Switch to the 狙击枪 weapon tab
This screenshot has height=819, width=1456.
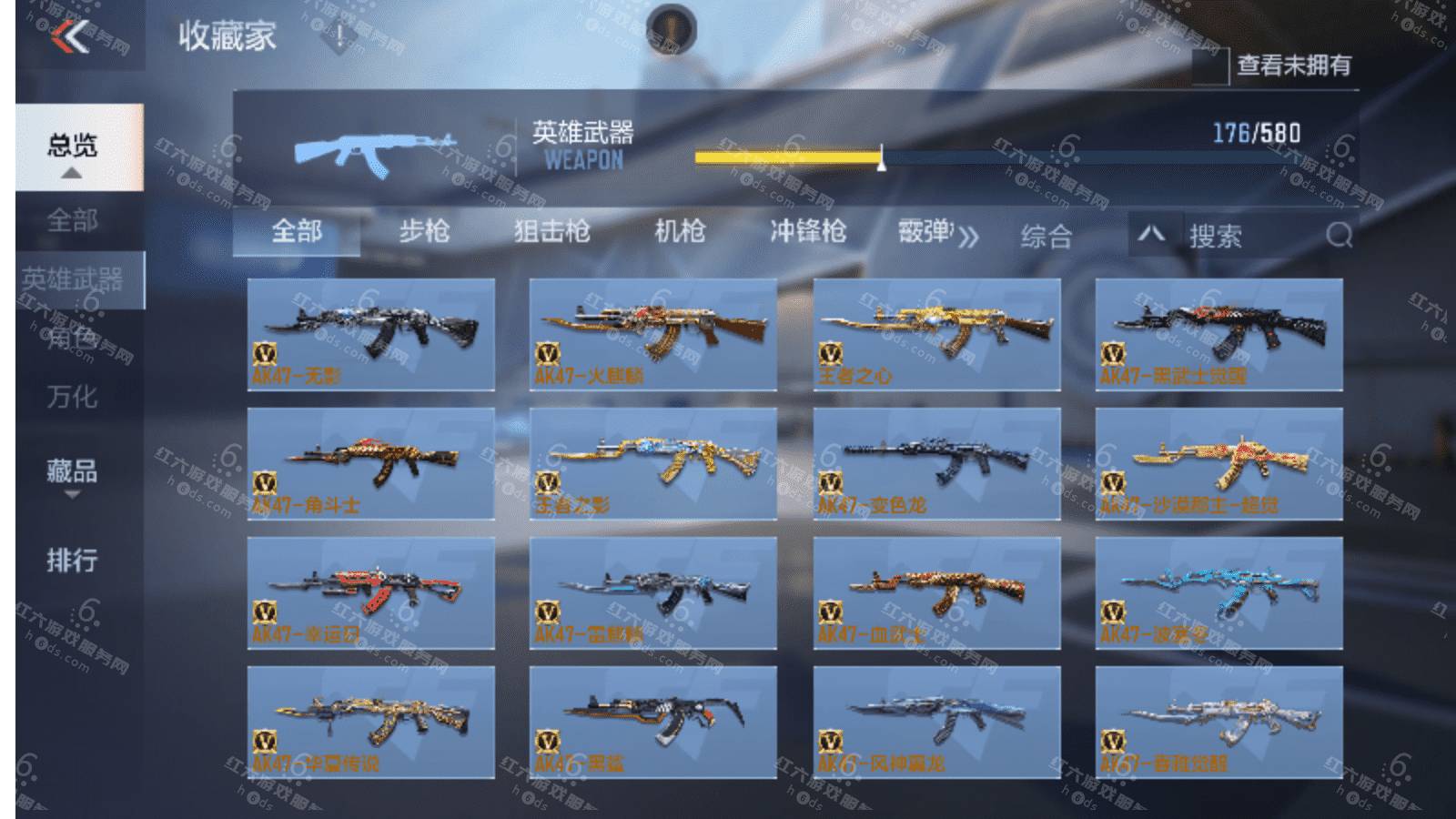coord(551,232)
